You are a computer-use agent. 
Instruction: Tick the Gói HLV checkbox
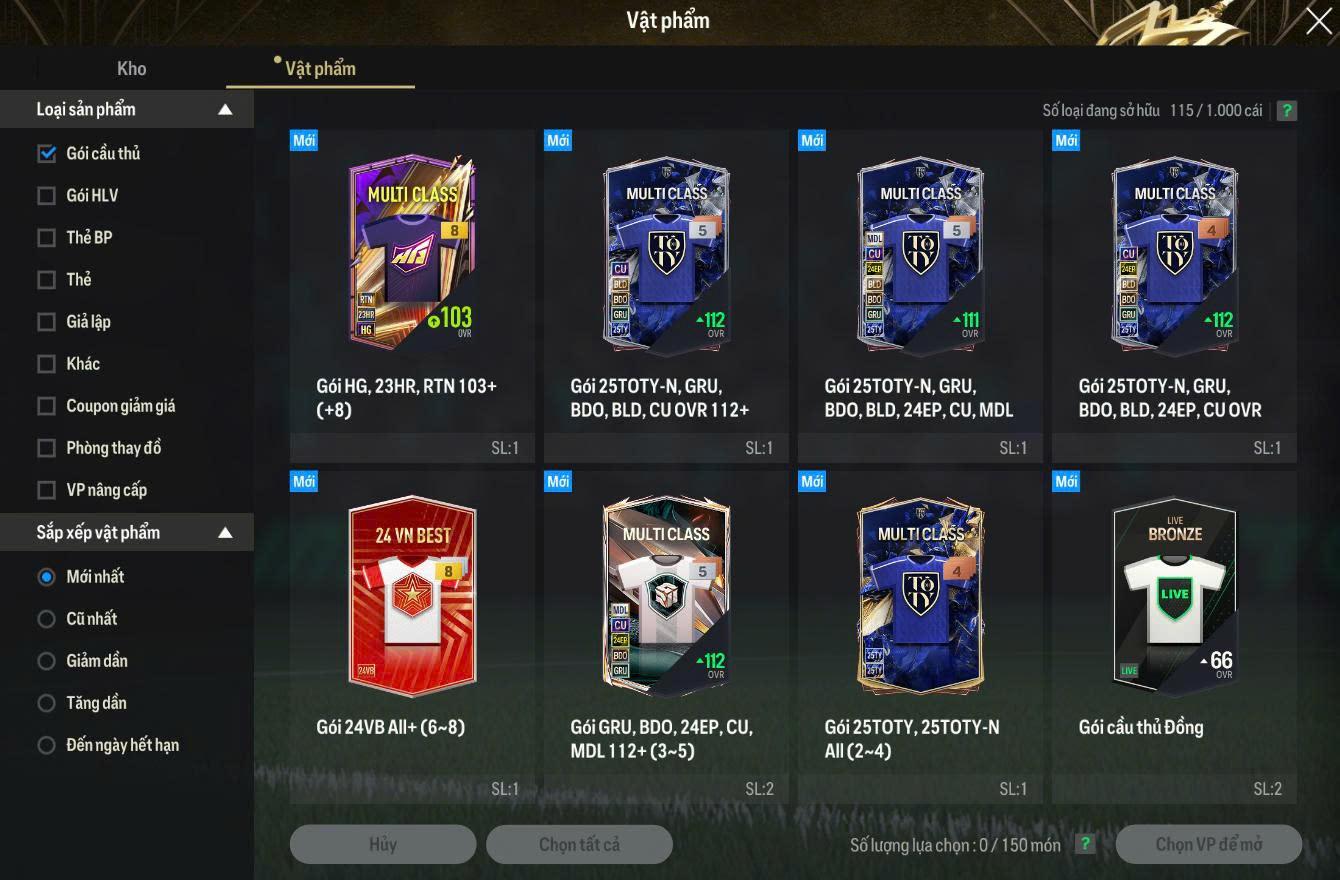pos(46,195)
